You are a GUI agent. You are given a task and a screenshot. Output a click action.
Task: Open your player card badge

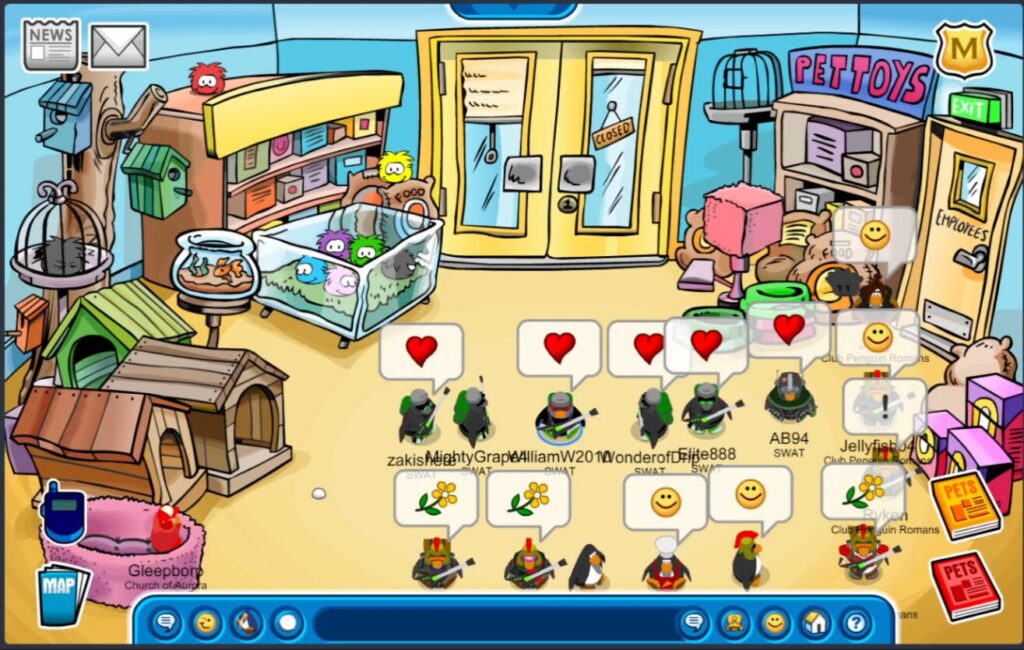pyautogui.click(x=735, y=624)
